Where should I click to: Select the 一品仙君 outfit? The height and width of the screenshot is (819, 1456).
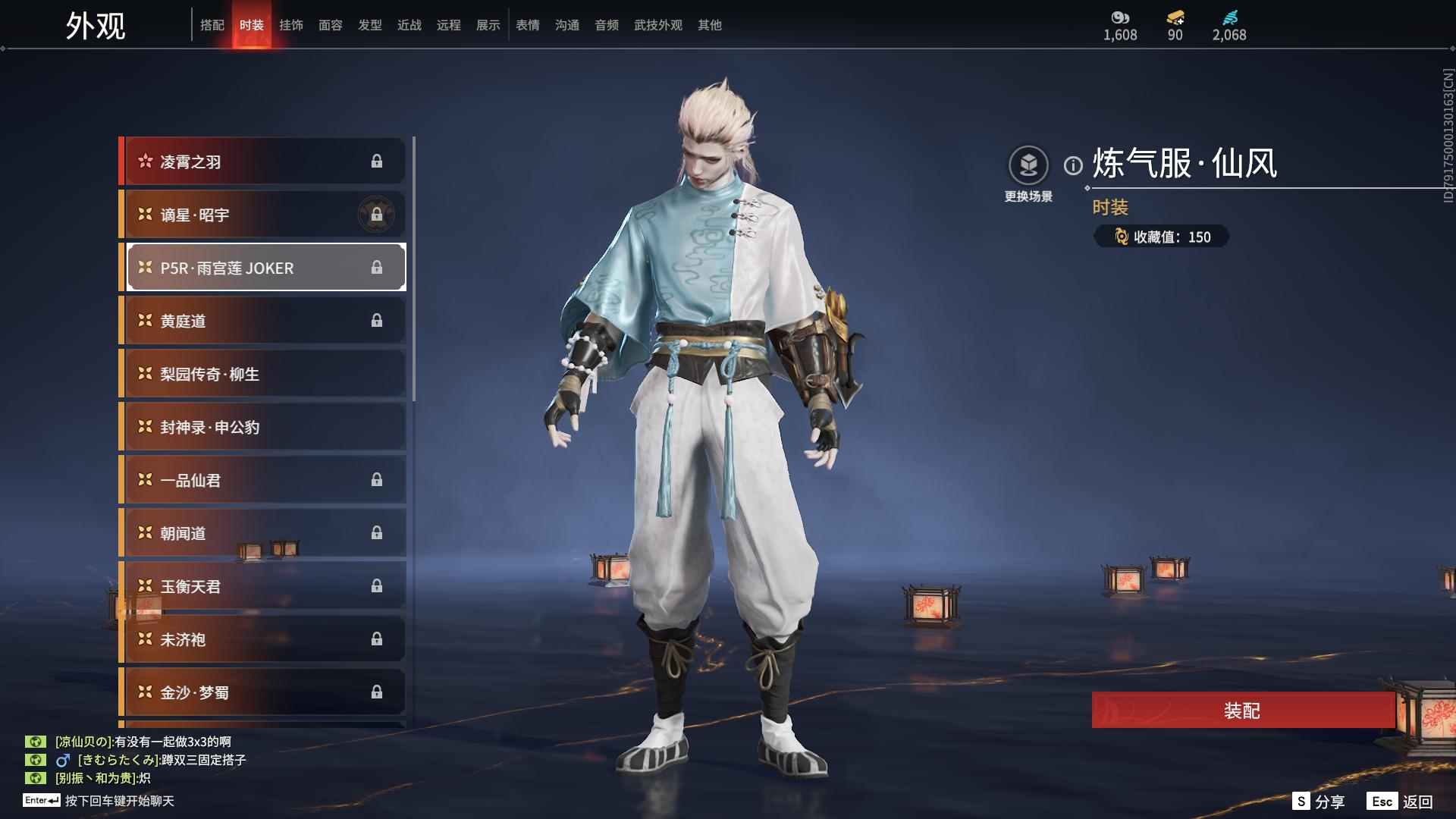[262, 480]
